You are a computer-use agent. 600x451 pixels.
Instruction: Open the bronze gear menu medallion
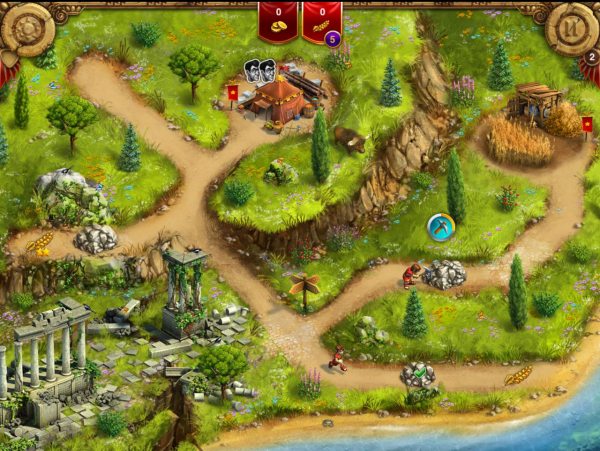click(28, 30)
